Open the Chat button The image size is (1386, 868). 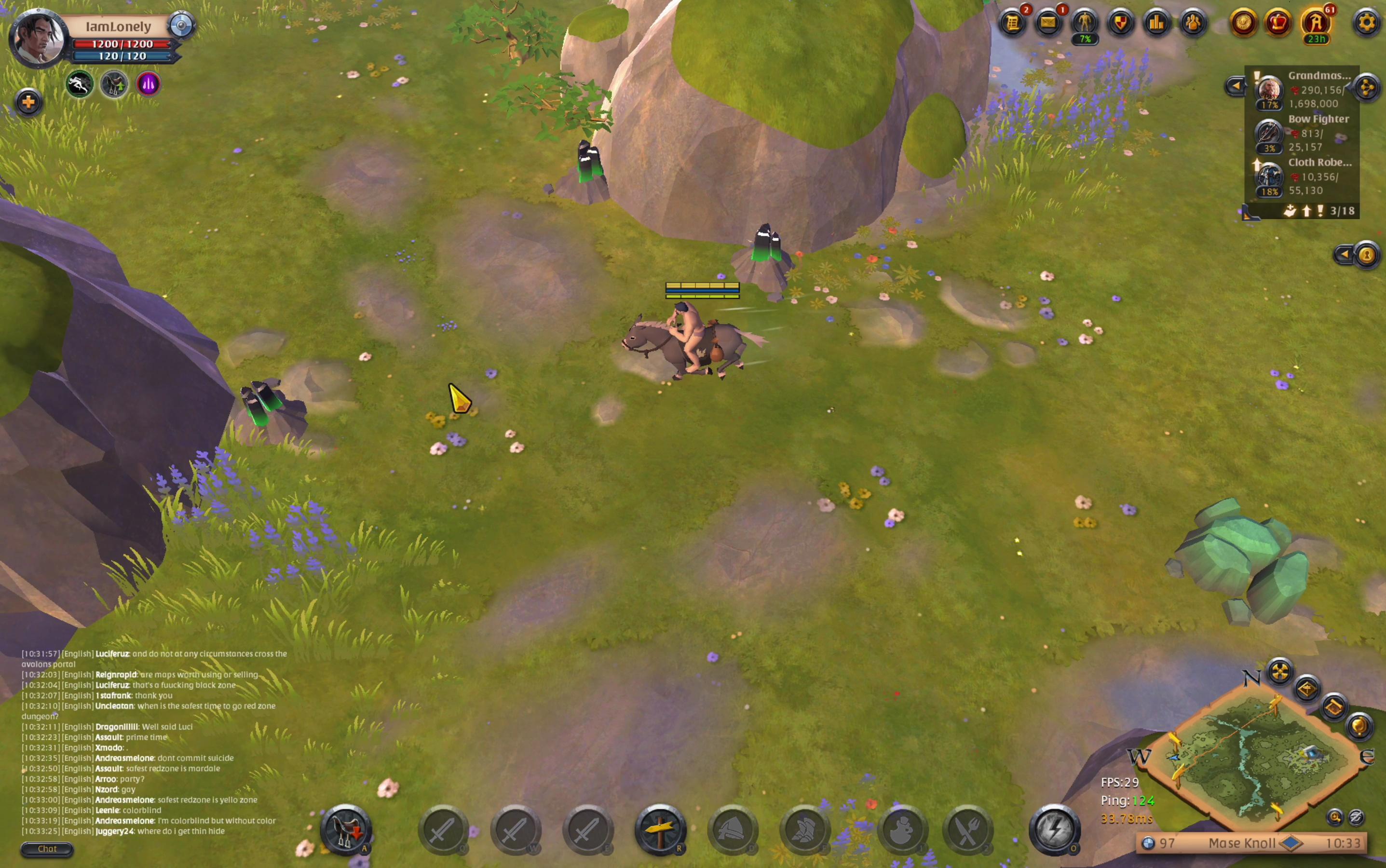click(x=47, y=849)
